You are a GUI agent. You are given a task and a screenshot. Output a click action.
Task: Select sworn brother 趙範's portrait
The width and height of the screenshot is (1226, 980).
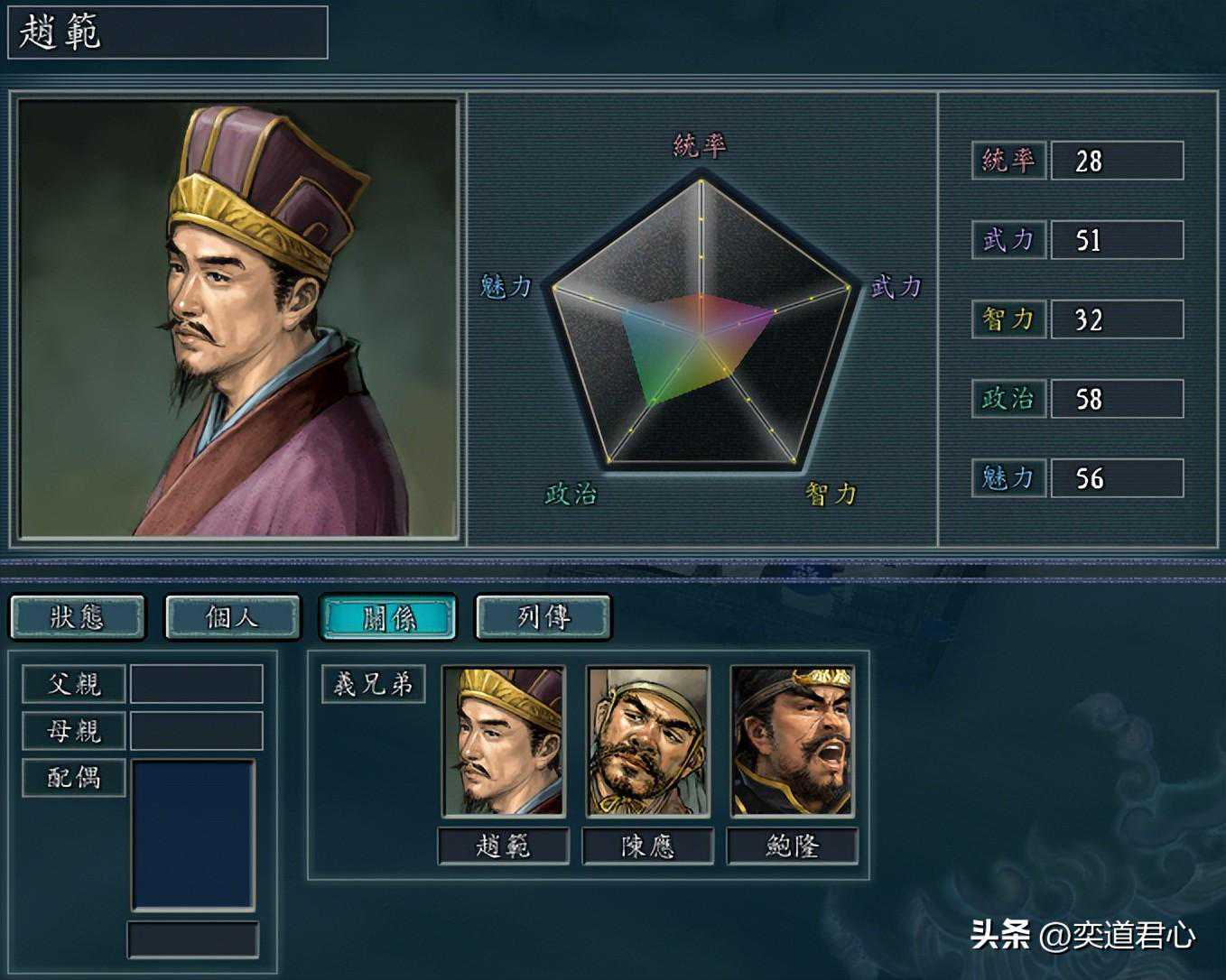(504, 742)
